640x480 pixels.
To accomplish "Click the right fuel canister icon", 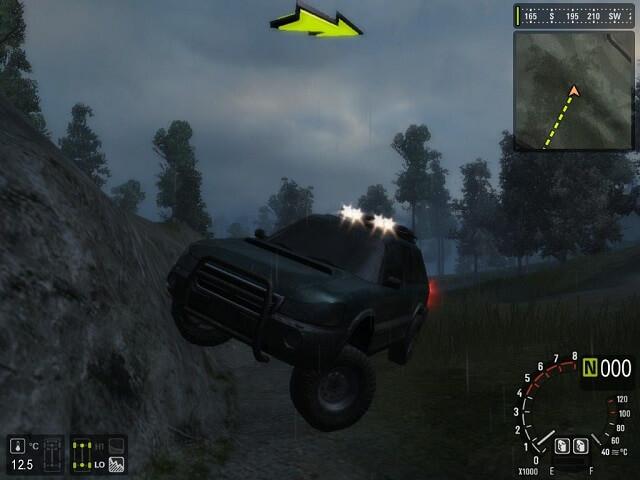I will (581, 445).
